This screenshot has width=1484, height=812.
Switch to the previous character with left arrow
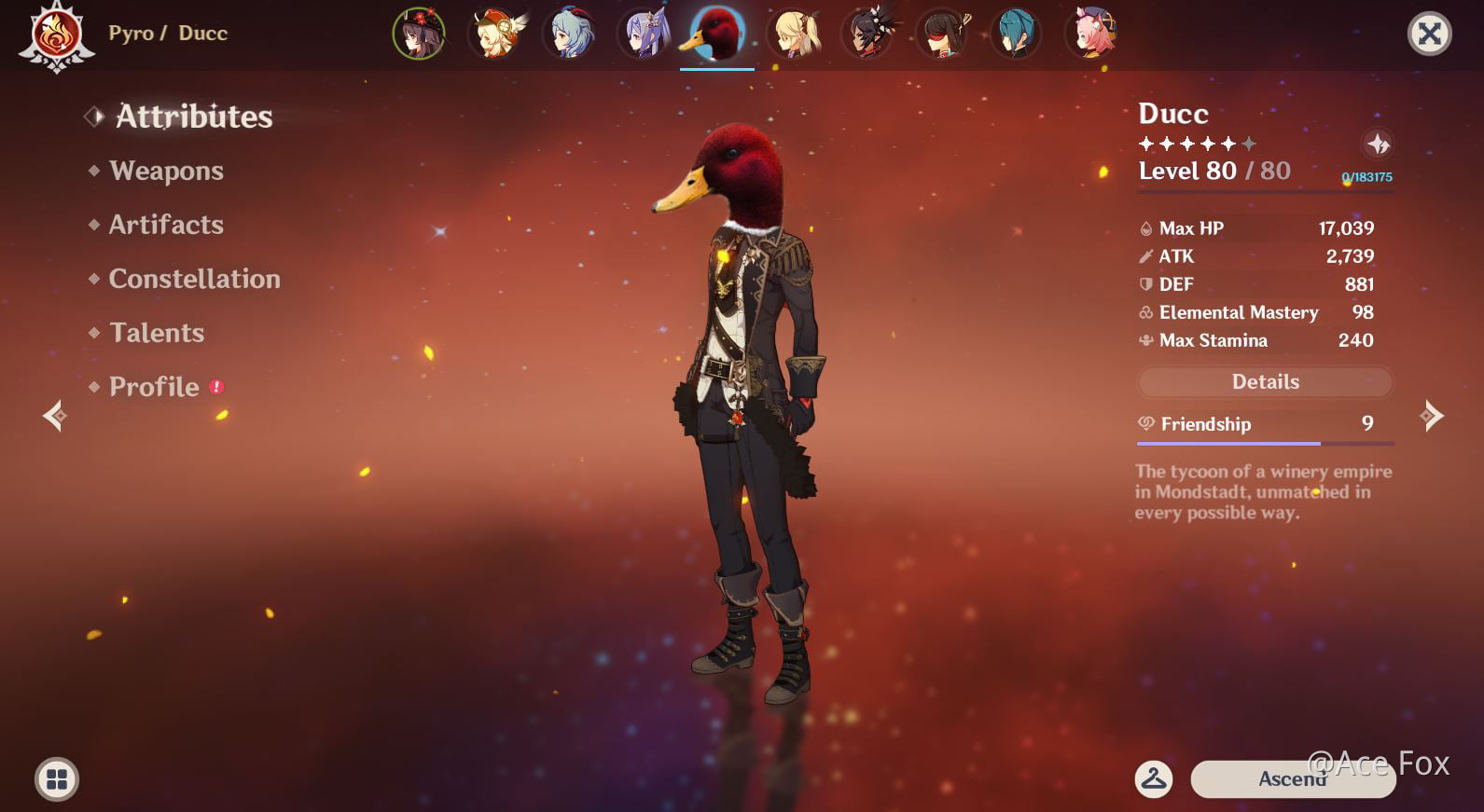point(55,416)
